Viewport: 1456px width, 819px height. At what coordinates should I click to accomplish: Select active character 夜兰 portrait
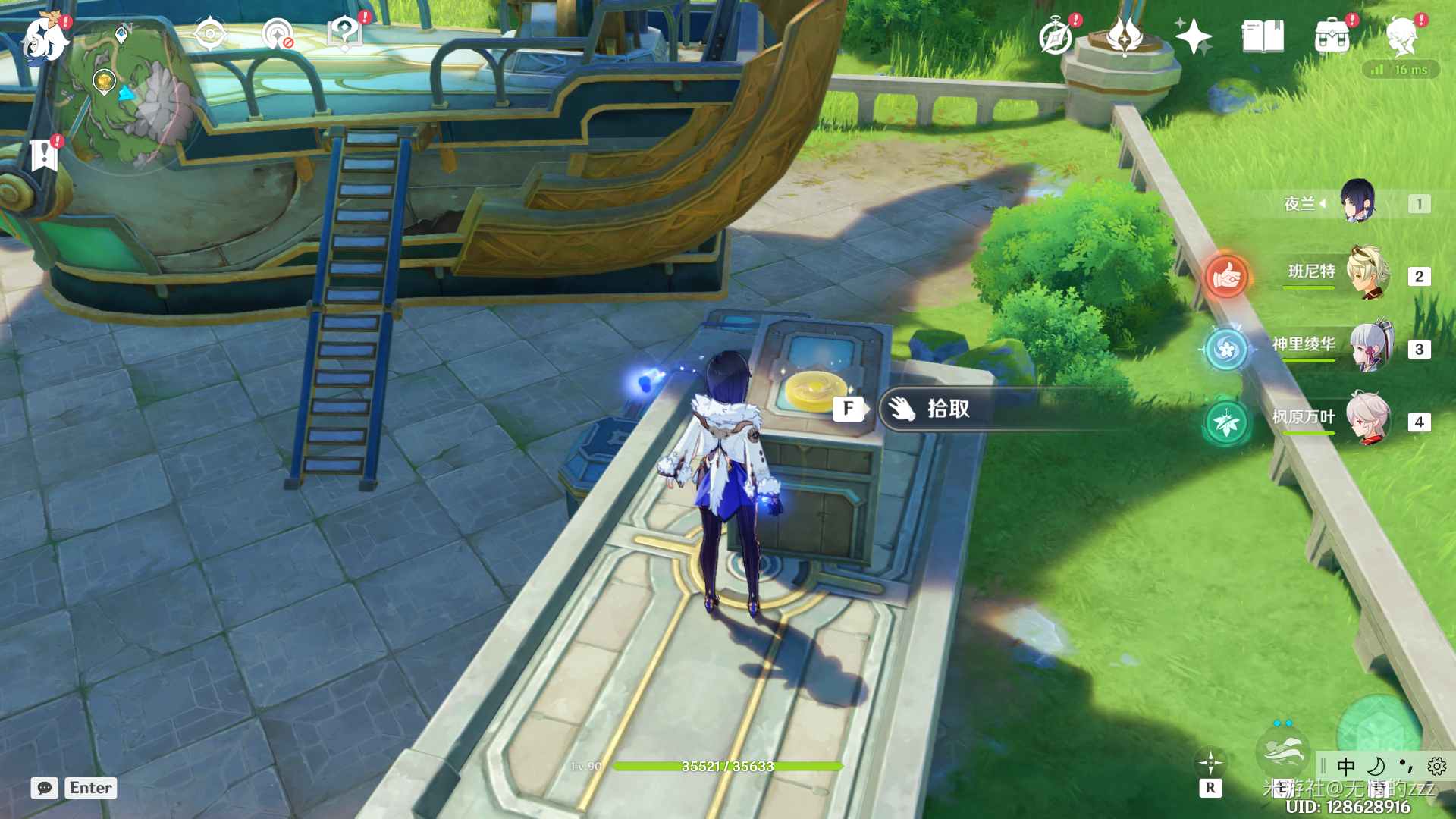(1357, 202)
